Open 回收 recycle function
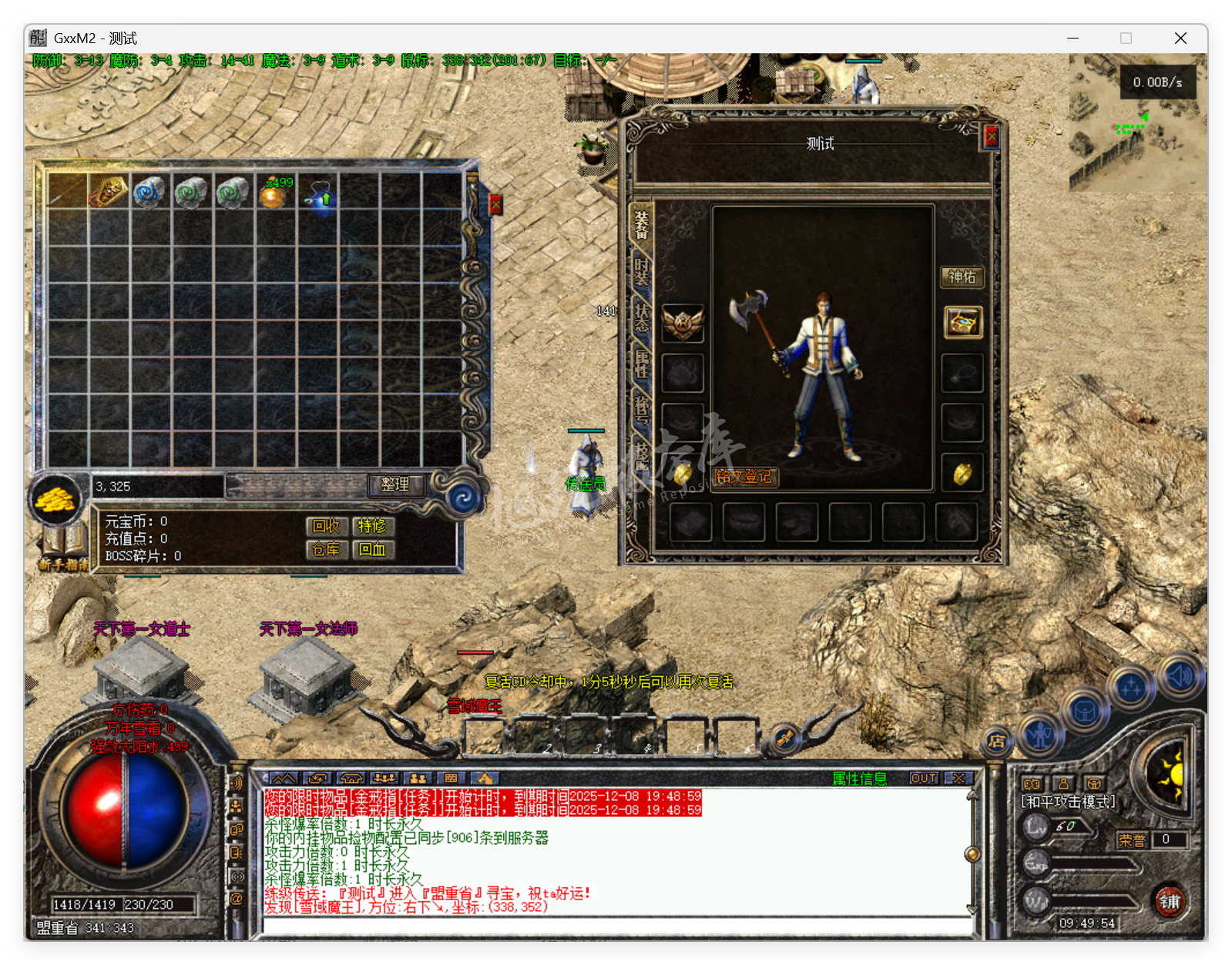 327,526
